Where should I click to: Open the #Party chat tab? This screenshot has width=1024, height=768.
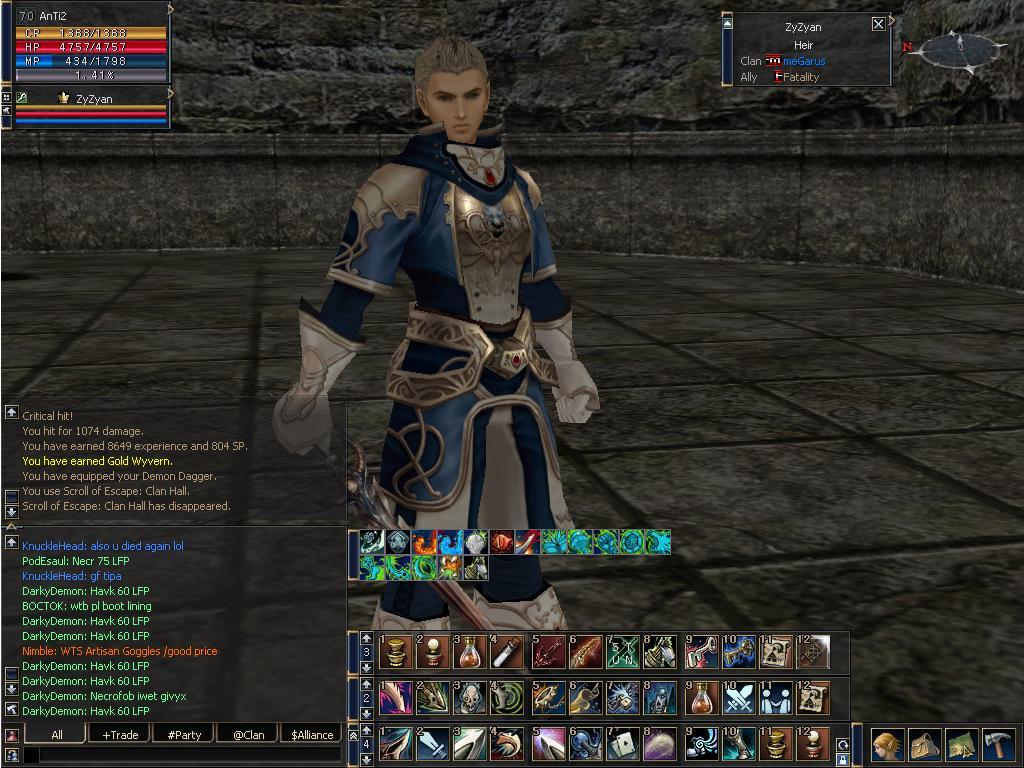184,734
